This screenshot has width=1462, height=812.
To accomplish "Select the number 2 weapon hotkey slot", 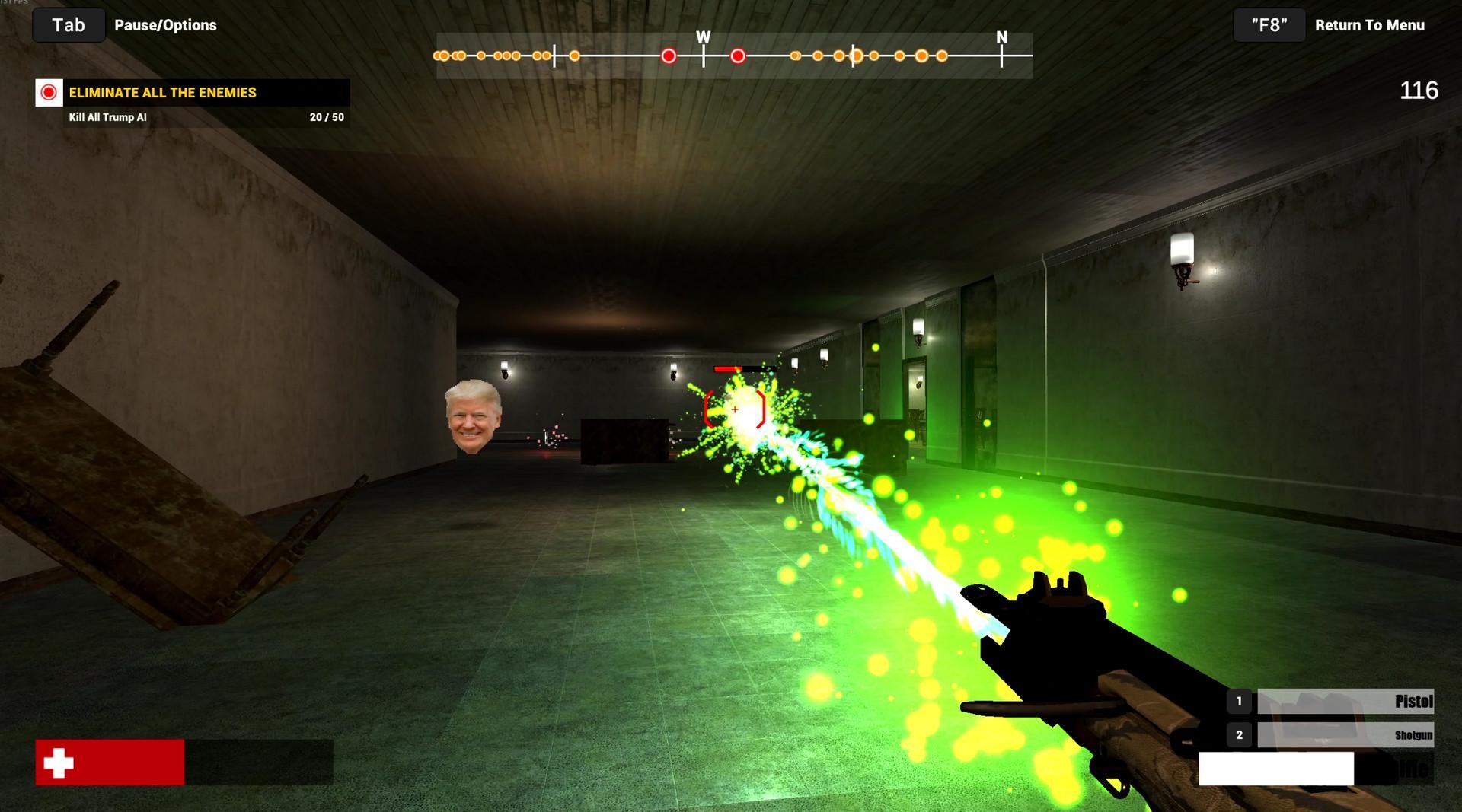I will pyautogui.click(x=1238, y=735).
